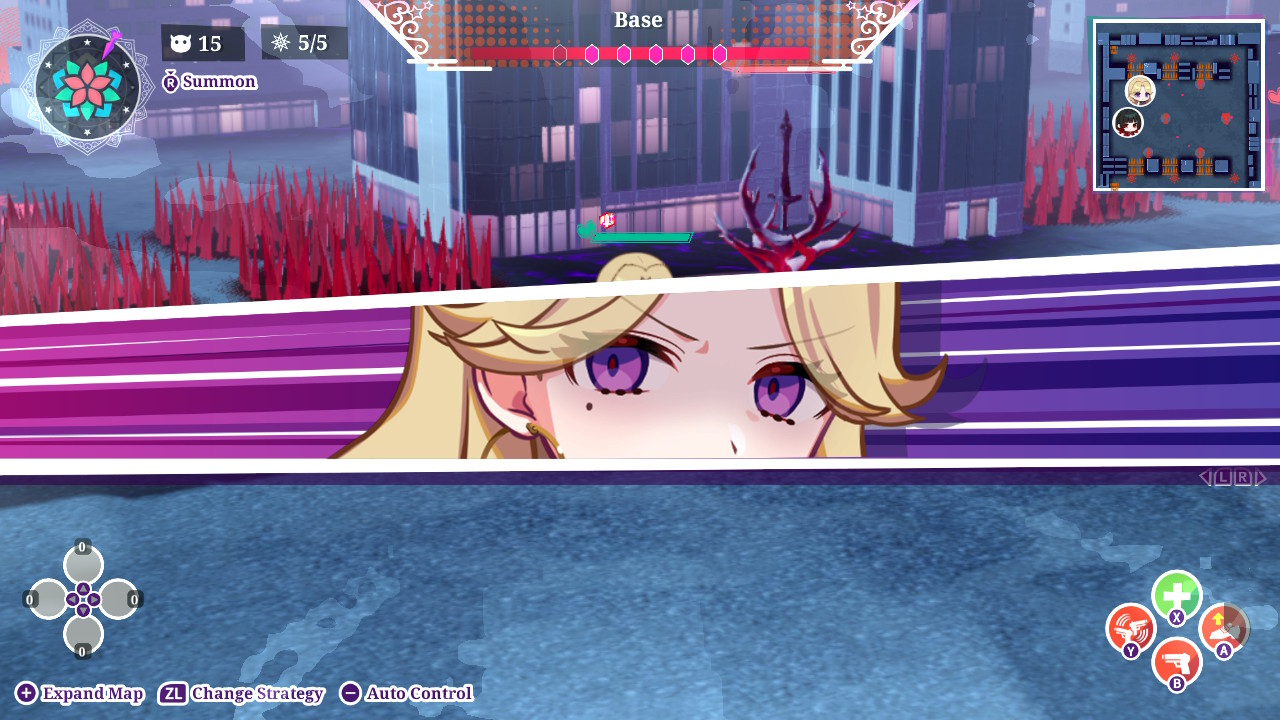Open the L/R page switcher chevron

(1231, 477)
